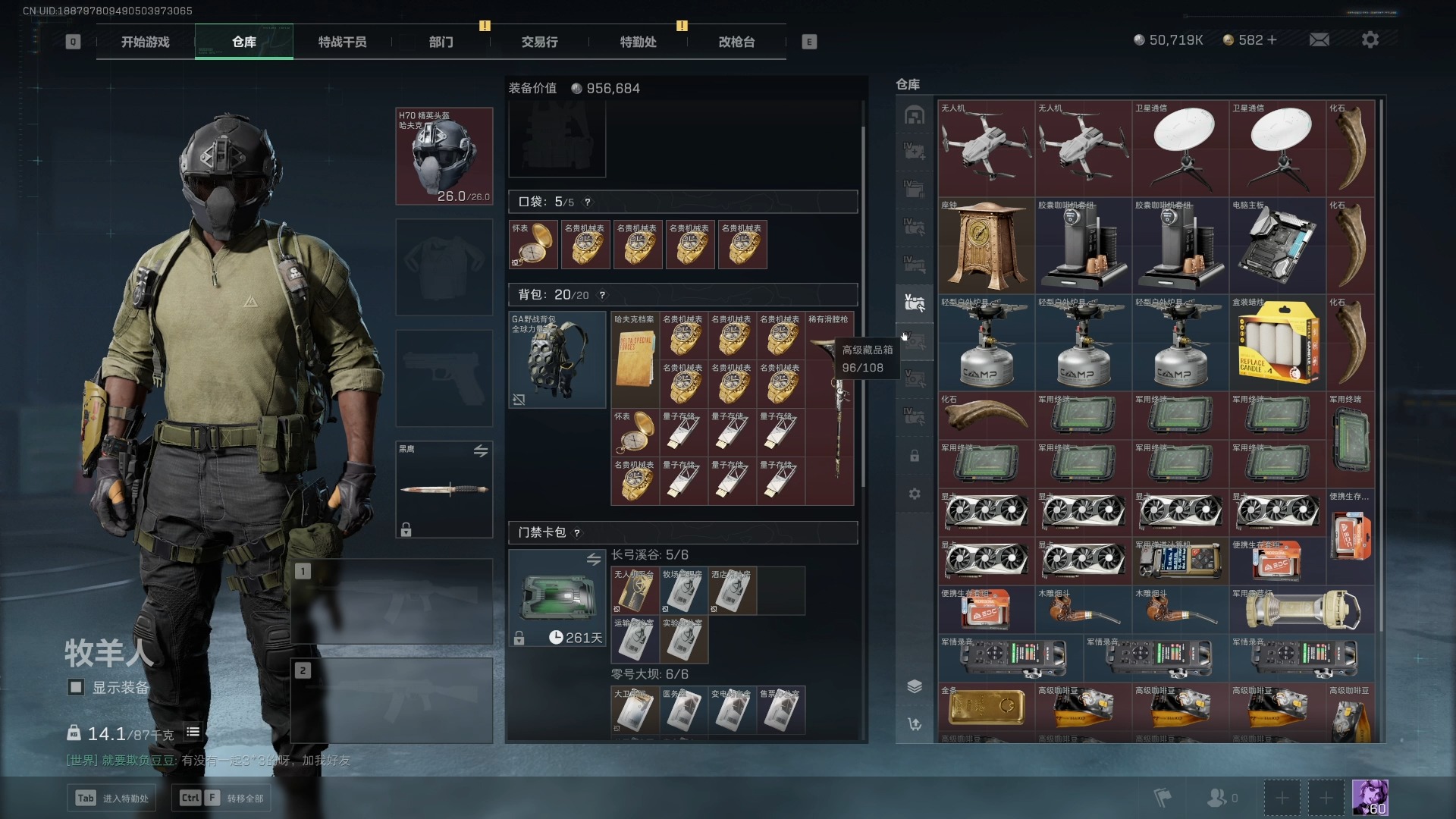Open the access keycard case slot
This screenshot has height=819, width=1456.
pos(557,598)
